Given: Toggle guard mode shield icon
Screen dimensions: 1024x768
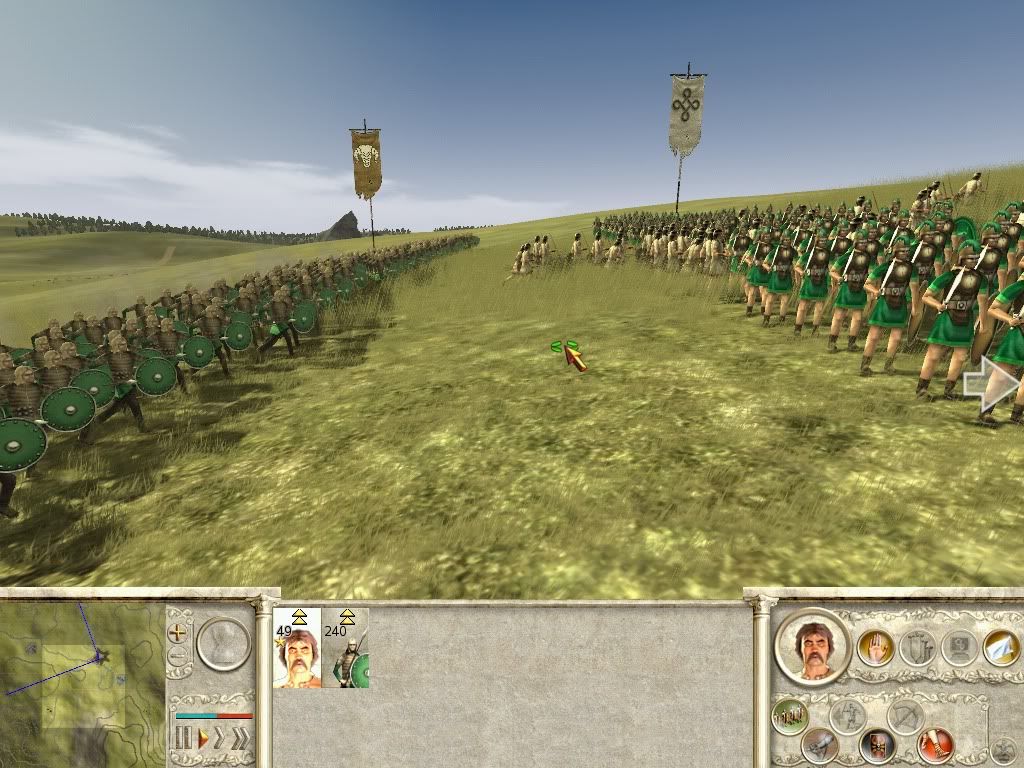Looking at the screenshot, I should 877,745.
